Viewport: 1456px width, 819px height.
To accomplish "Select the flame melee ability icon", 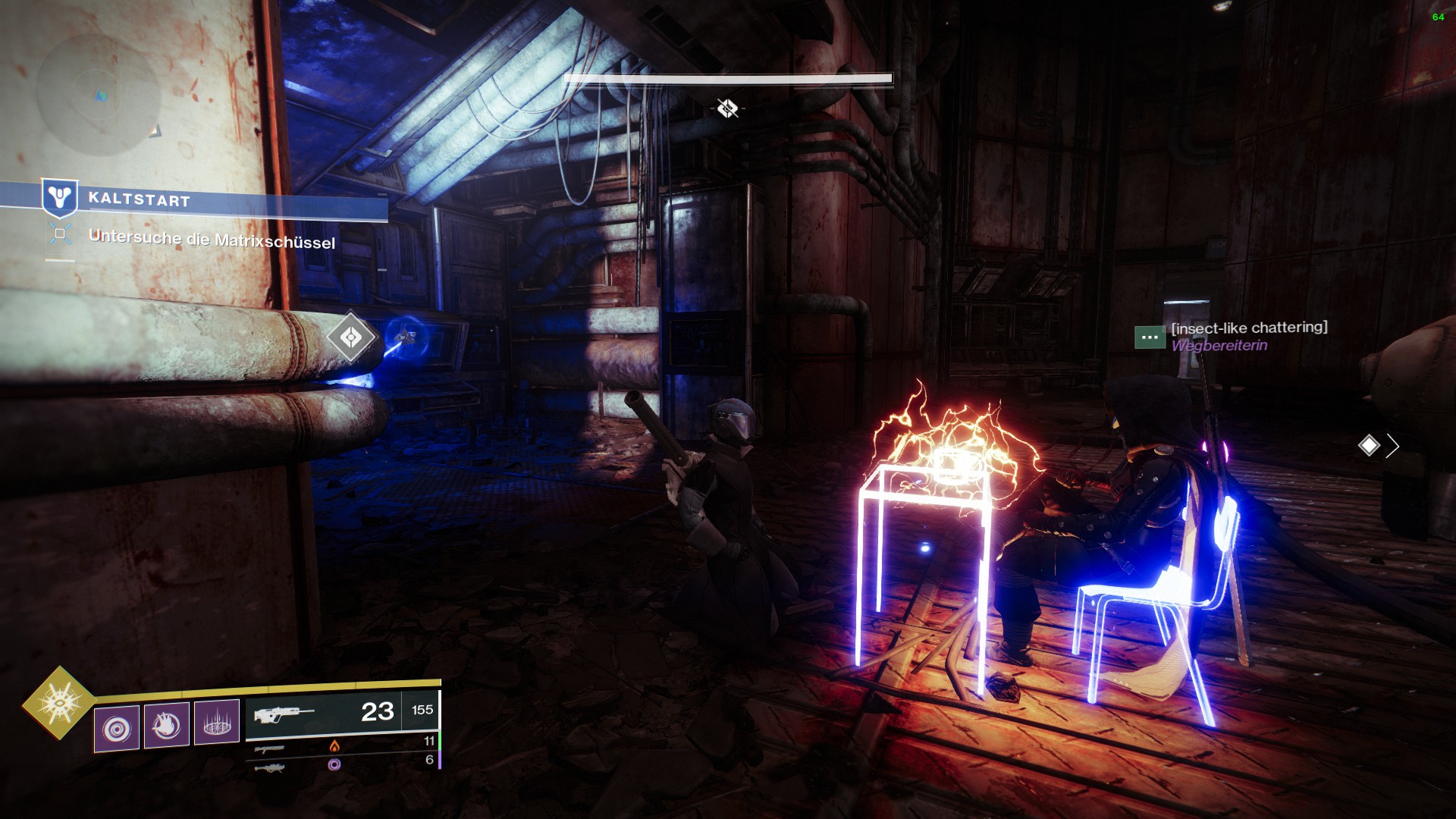I will click(x=167, y=725).
